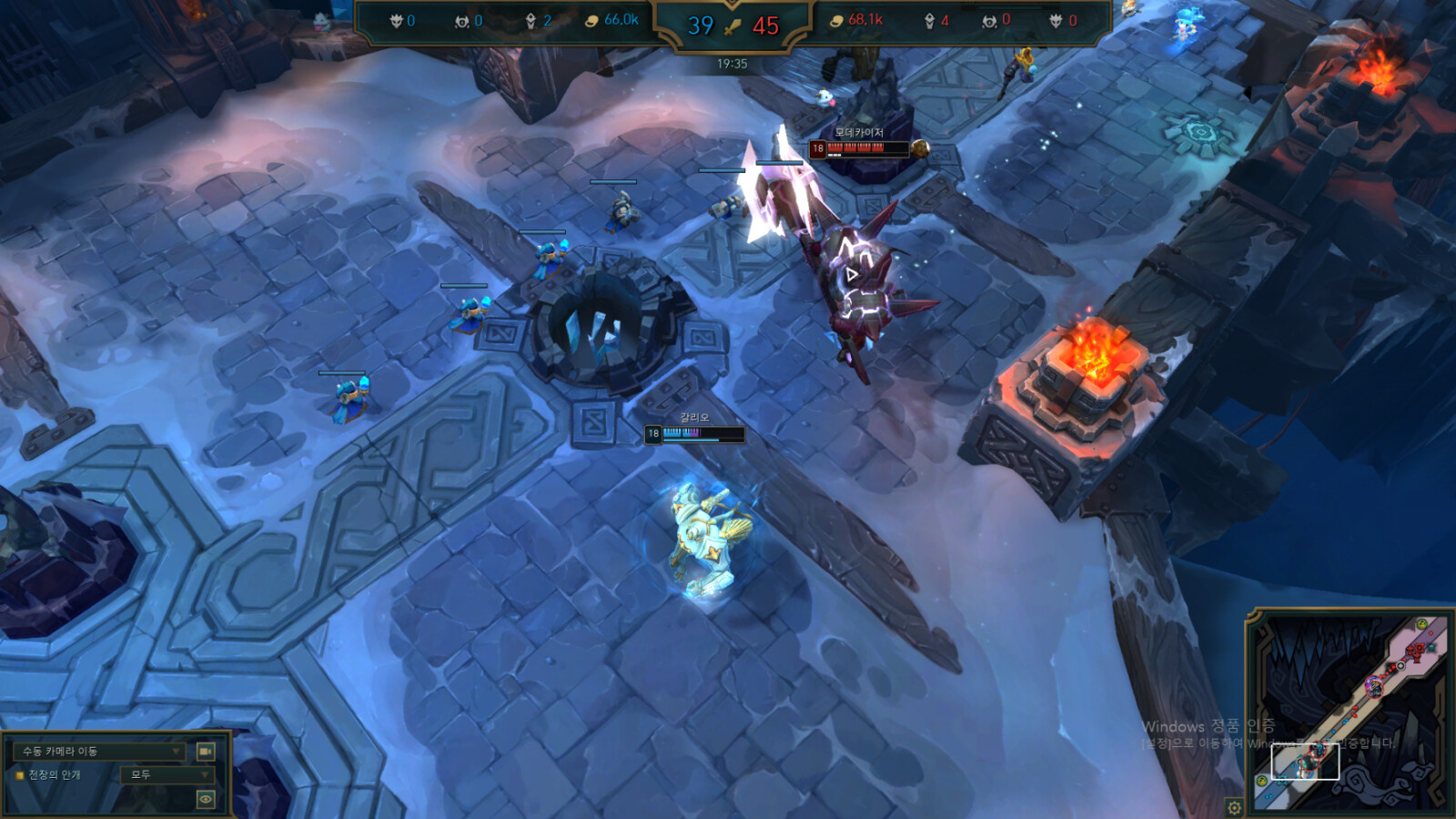Toggle the 전장의 안개 checkbox
Image resolution: width=1456 pixels, height=819 pixels.
click(x=20, y=775)
